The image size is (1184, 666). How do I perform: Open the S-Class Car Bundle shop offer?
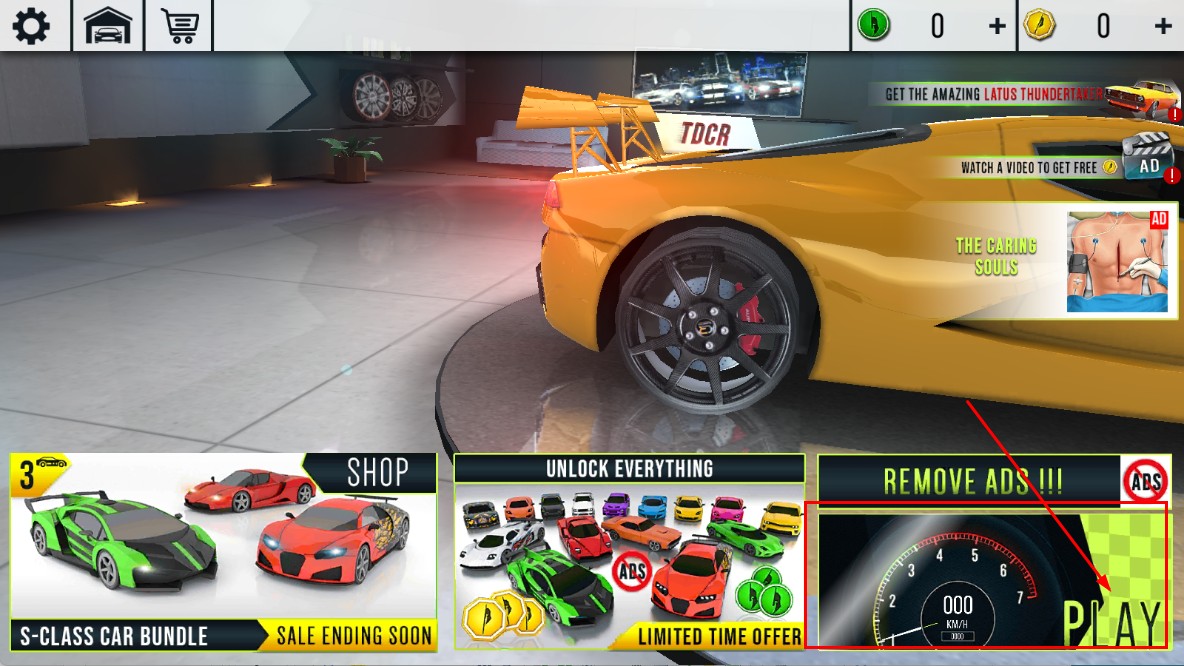[224, 552]
